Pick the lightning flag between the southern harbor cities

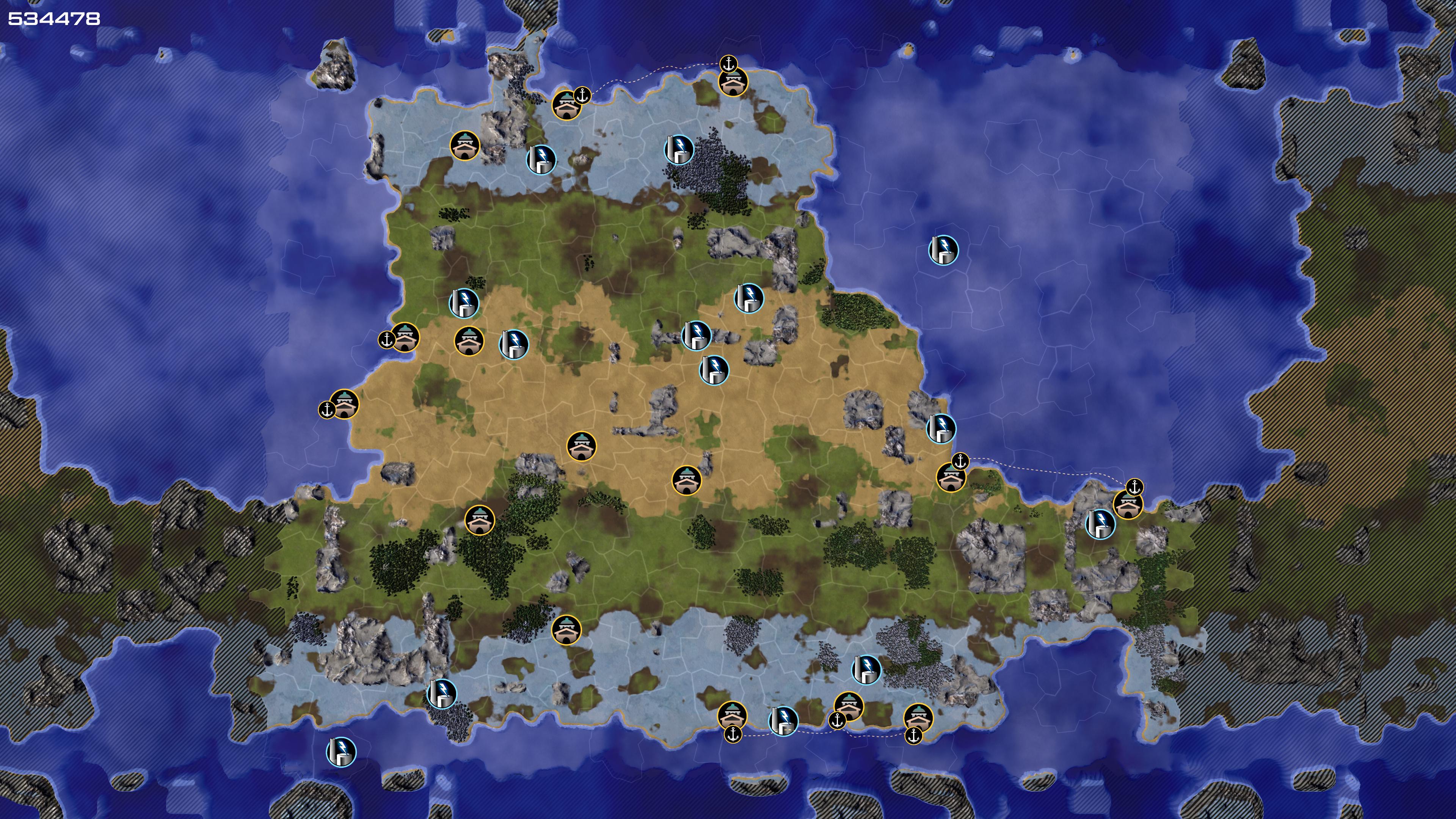pyautogui.click(x=783, y=721)
